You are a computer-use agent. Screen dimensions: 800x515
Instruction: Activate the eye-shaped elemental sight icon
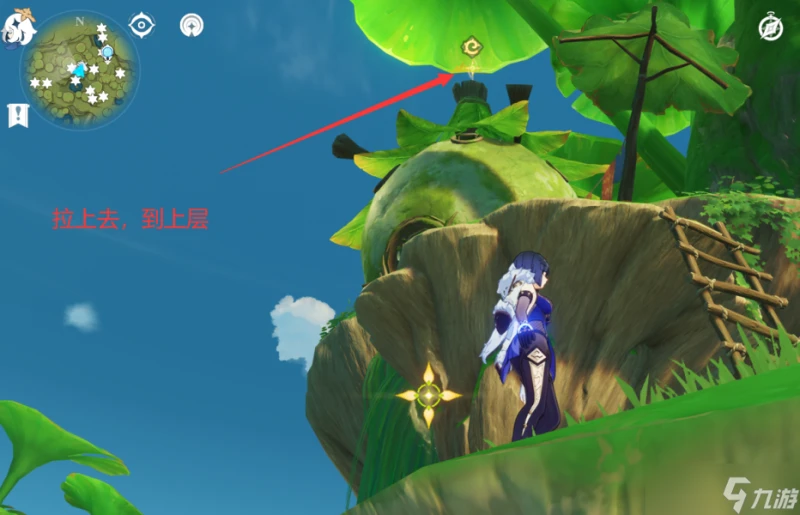click(143, 24)
